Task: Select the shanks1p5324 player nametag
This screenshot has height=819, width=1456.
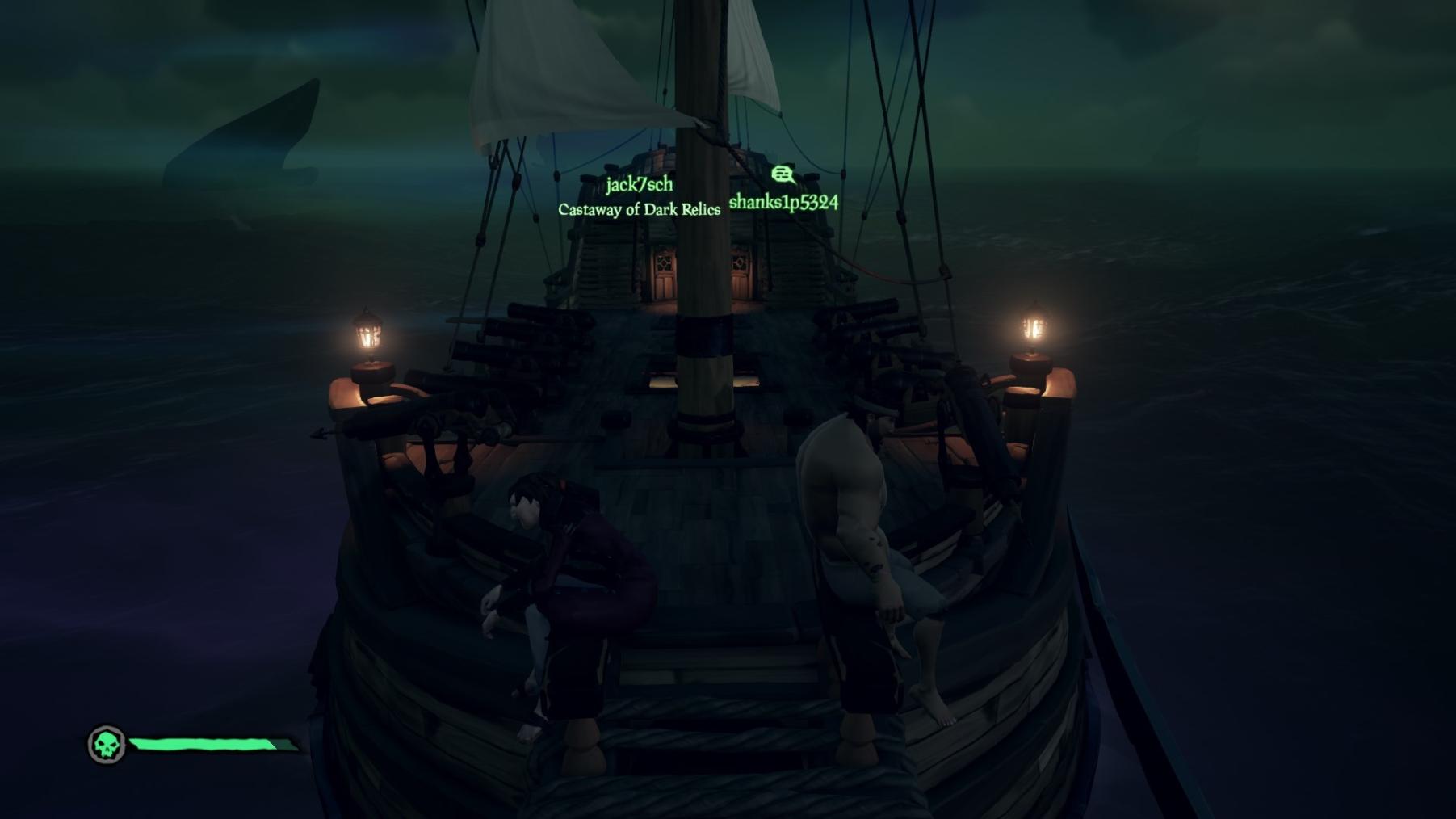Action: point(783,202)
